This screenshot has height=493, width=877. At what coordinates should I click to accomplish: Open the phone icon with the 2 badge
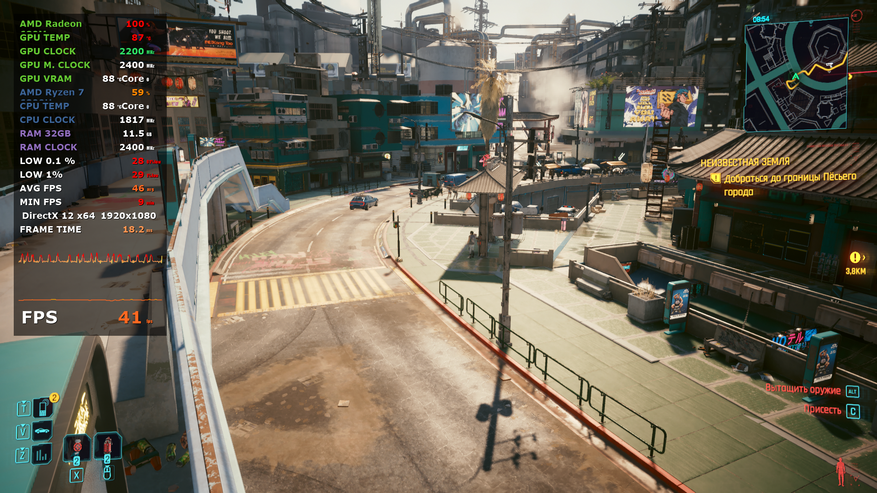click(43, 408)
